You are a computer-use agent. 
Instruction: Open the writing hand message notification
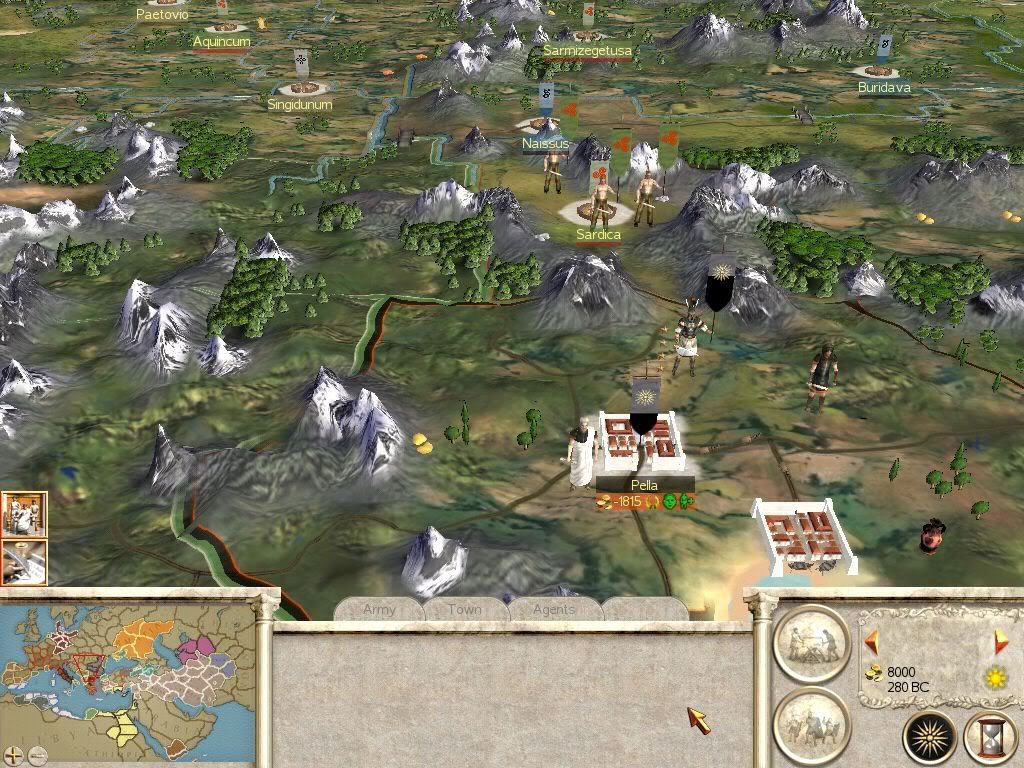coord(23,562)
